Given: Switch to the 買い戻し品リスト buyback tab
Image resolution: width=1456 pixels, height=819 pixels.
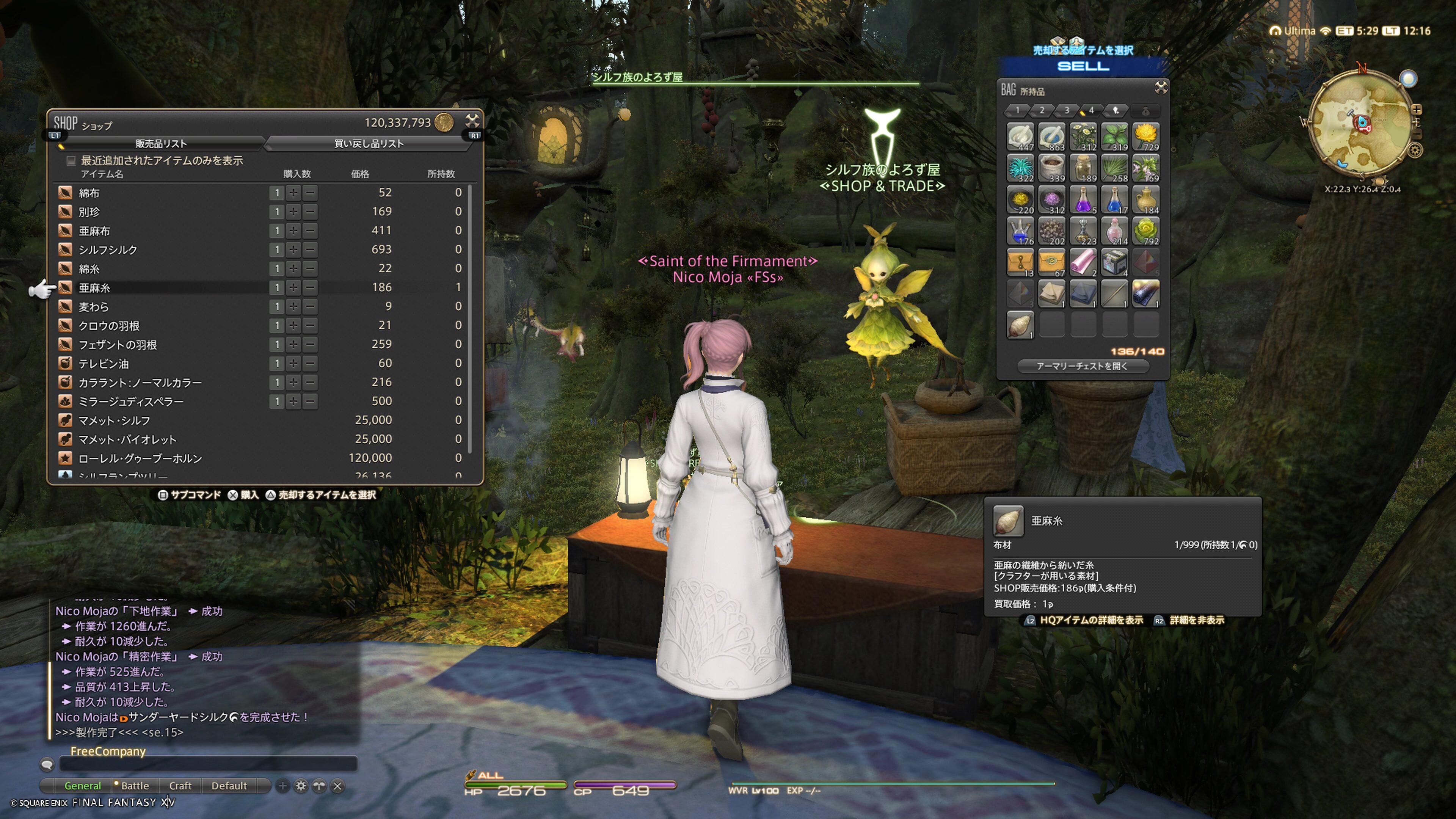Looking at the screenshot, I should click(369, 144).
